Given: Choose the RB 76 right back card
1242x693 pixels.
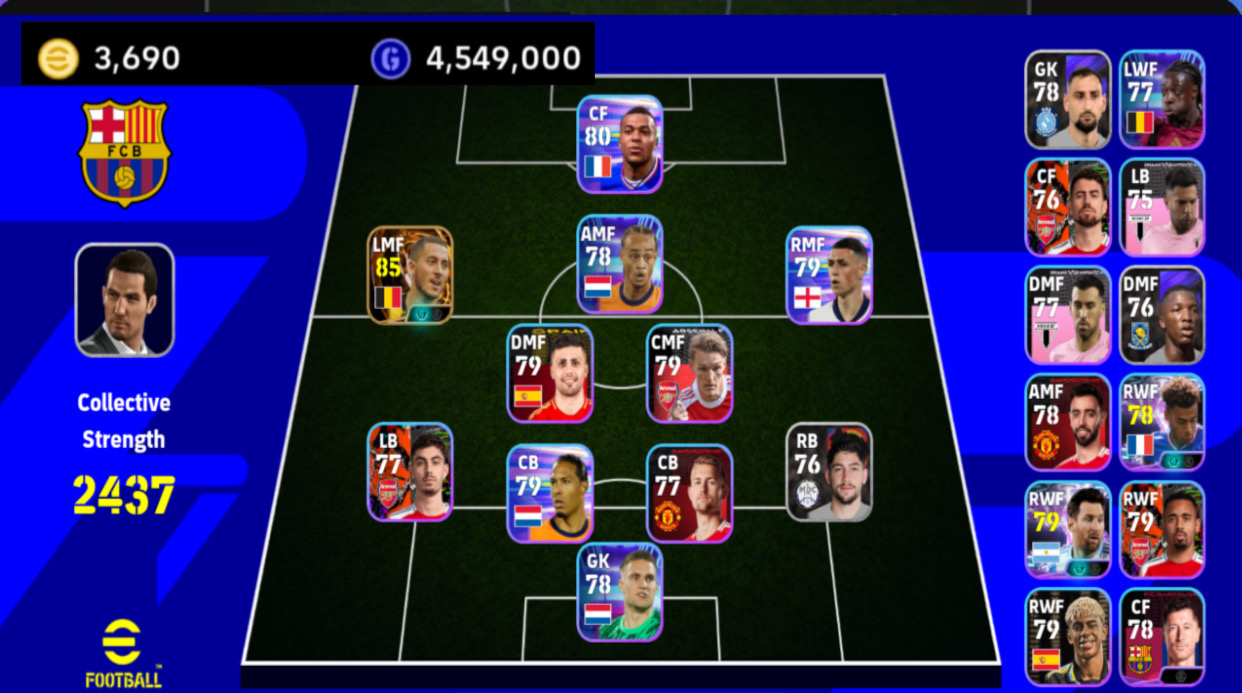Looking at the screenshot, I should coord(829,471).
